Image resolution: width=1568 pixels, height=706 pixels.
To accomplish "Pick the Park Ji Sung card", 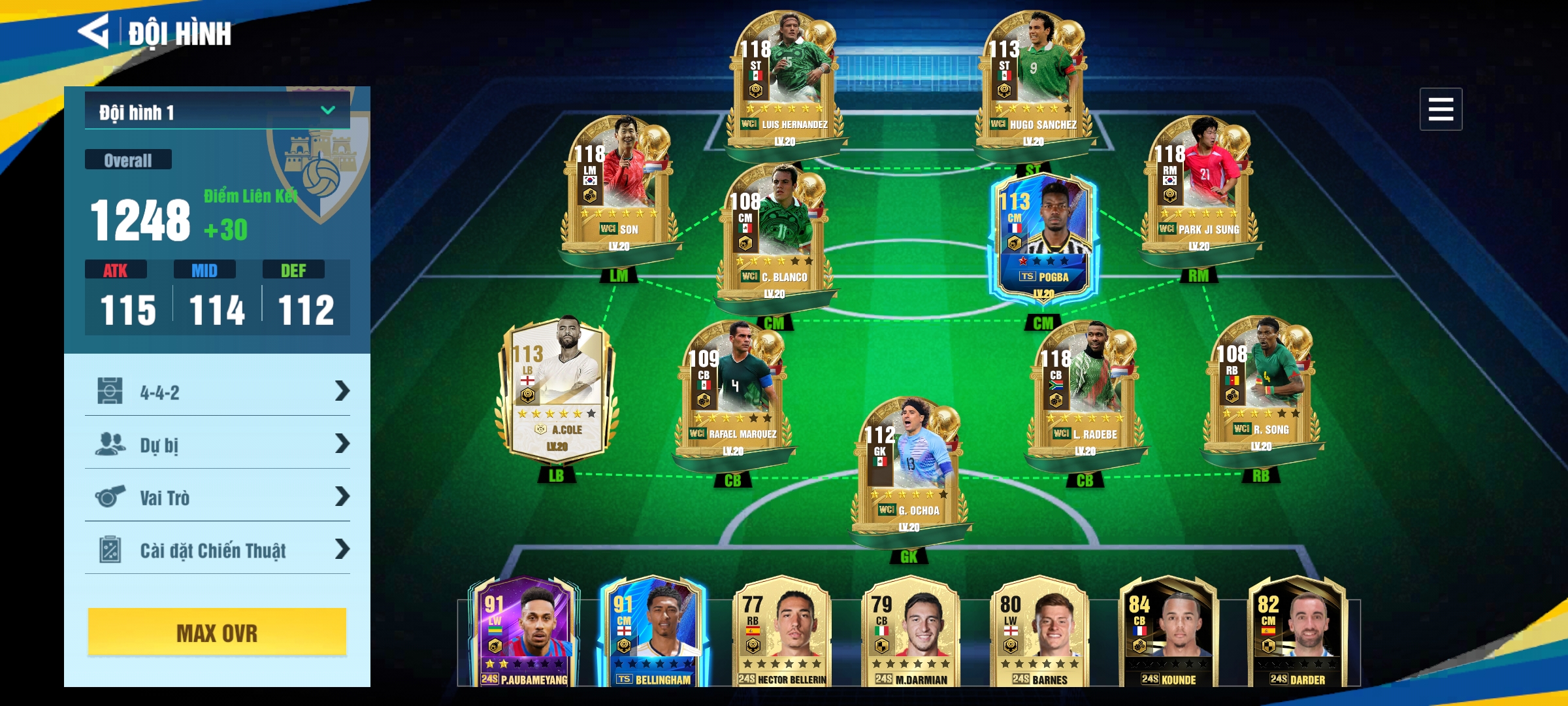I will point(1199,186).
